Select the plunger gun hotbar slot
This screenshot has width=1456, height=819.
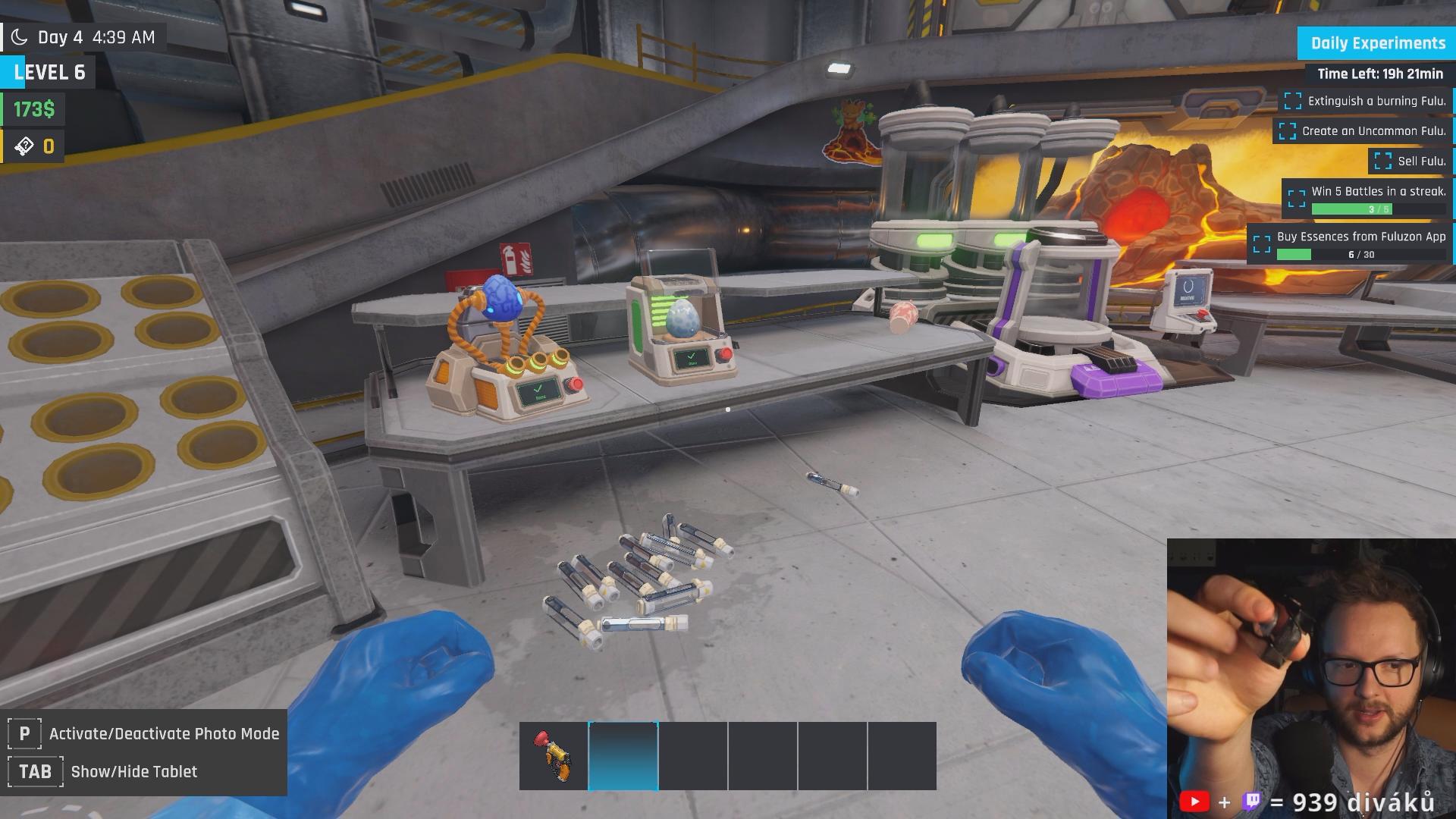coord(553,756)
